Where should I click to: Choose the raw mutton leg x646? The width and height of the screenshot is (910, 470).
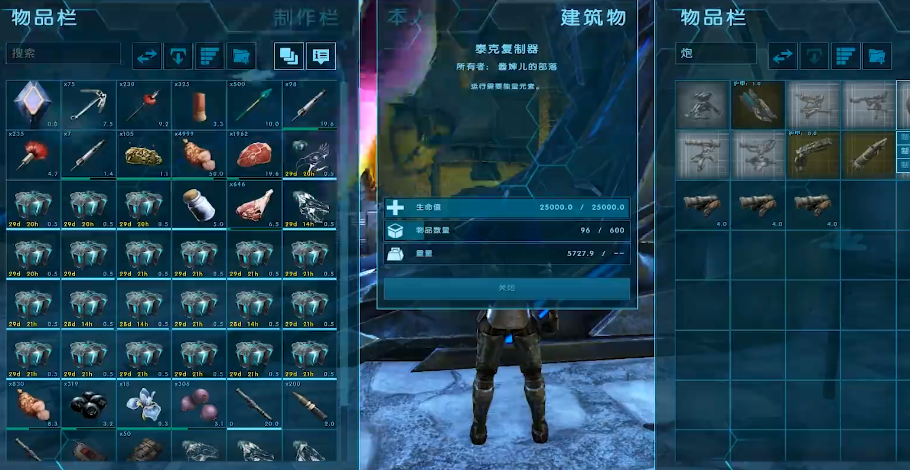point(254,204)
